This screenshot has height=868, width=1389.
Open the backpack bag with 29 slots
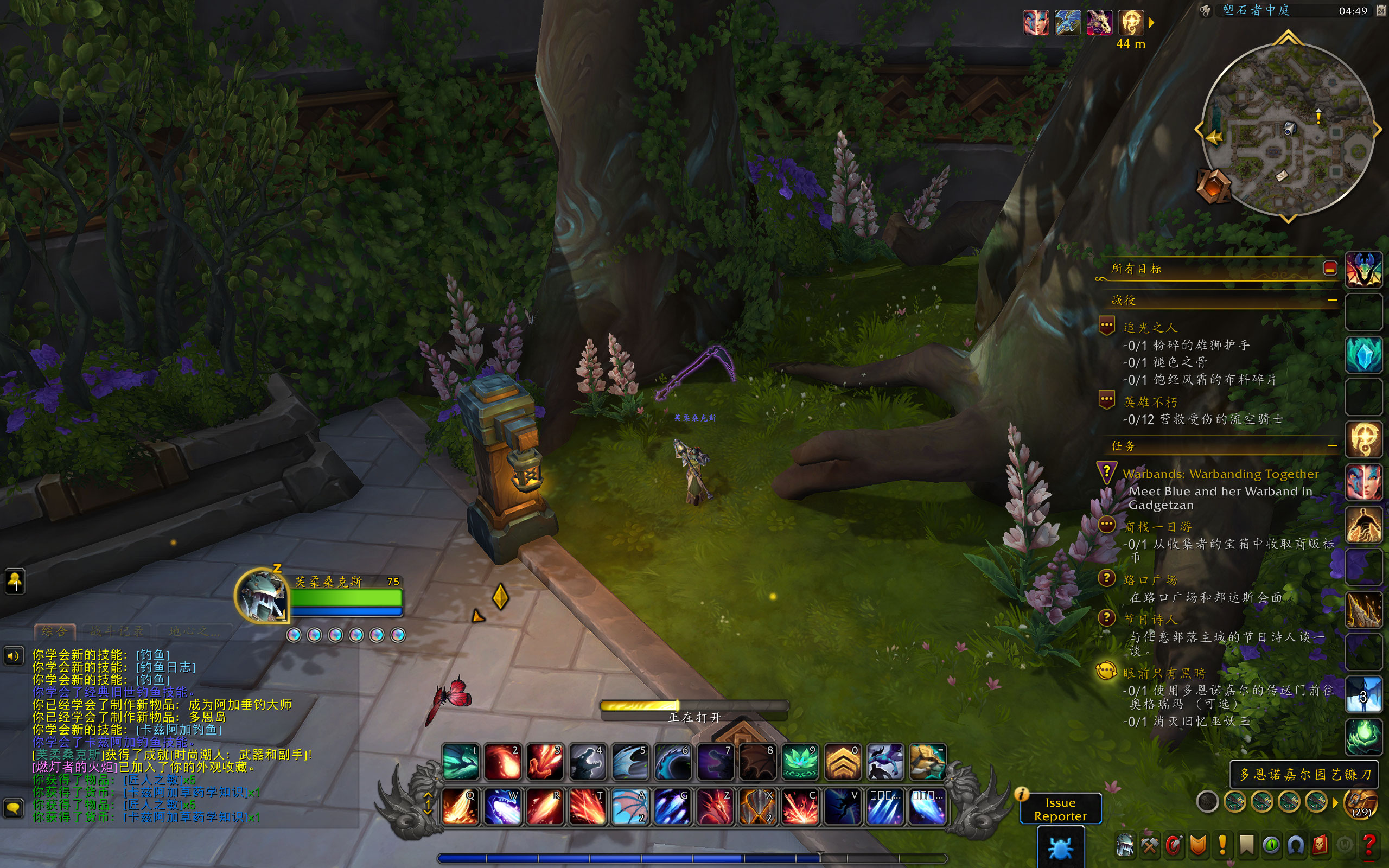pyautogui.click(x=1360, y=802)
